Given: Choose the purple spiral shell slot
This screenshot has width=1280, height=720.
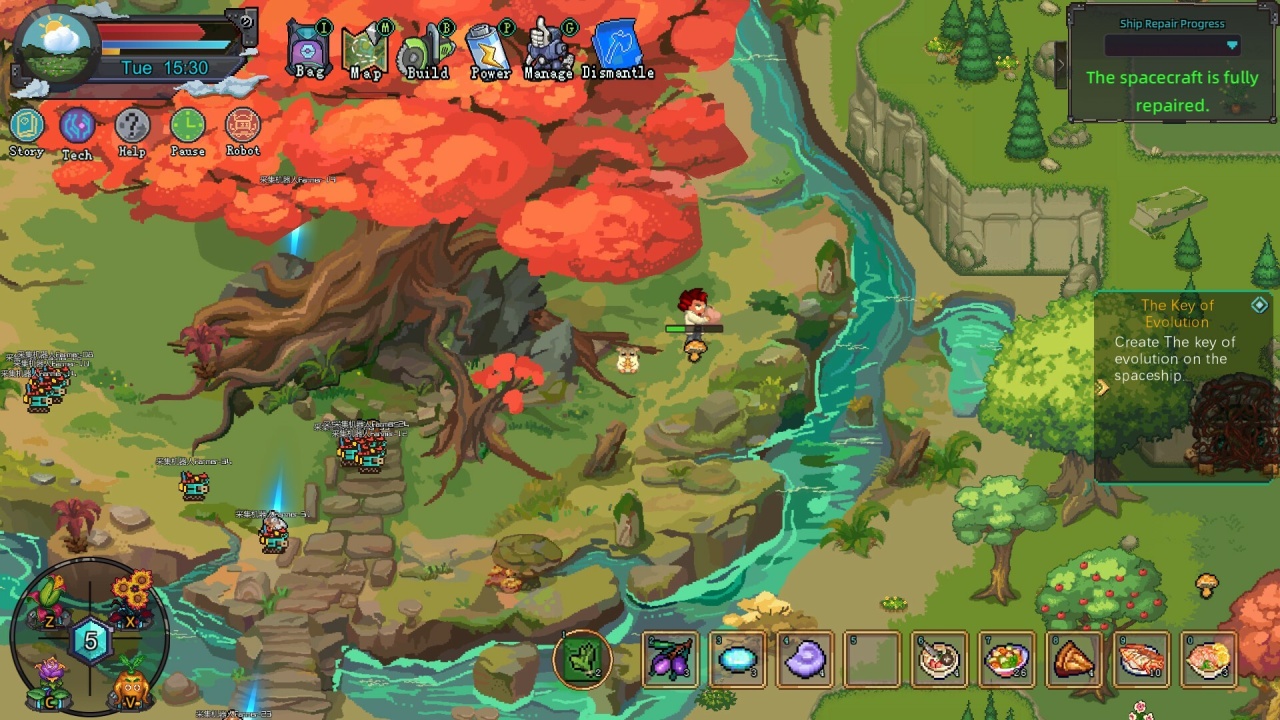Looking at the screenshot, I should click(806, 660).
